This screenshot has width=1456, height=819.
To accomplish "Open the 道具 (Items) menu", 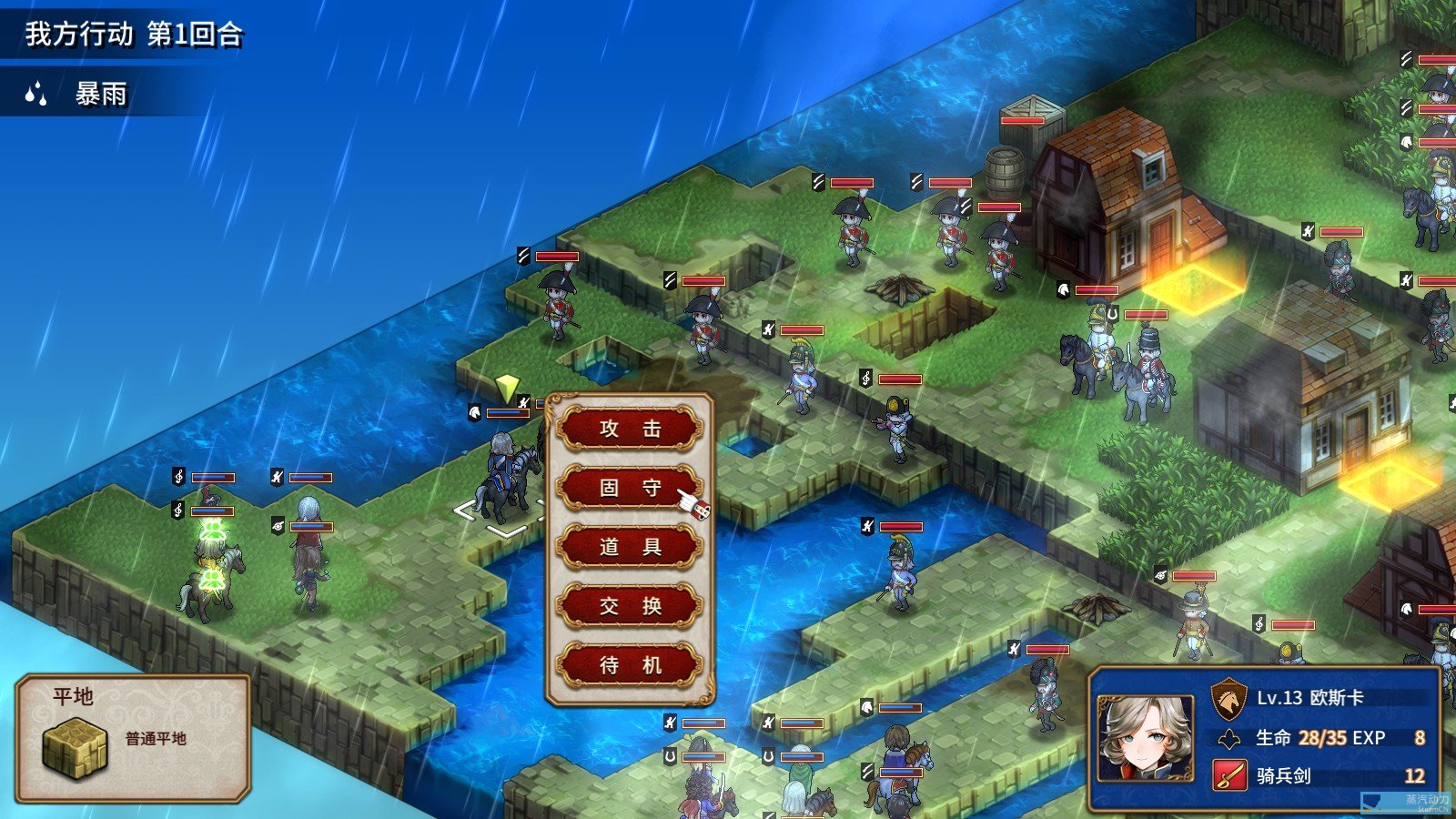I will pos(630,547).
